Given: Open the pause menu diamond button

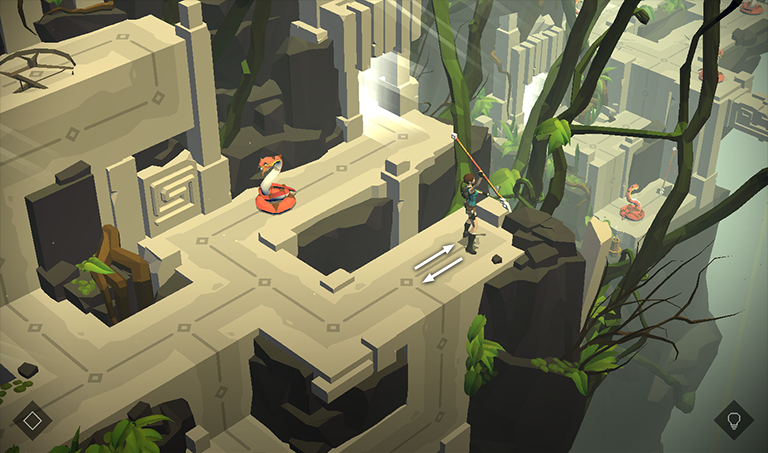Looking at the screenshot, I should coord(32,419).
